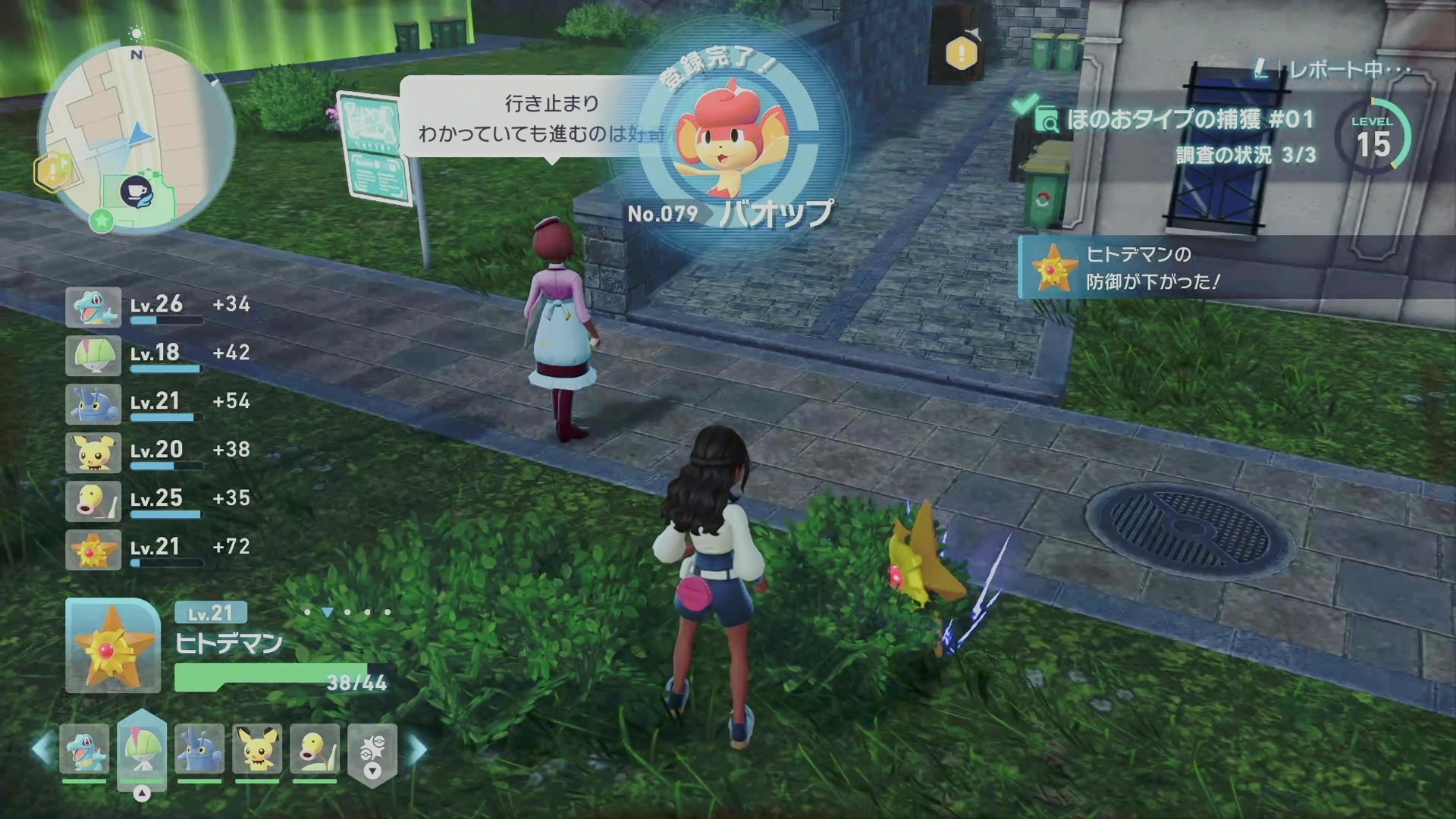The height and width of the screenshot is (819, 1456).
Task: Click the Lv.26 Totodile experience row
Action: point(158,306)
